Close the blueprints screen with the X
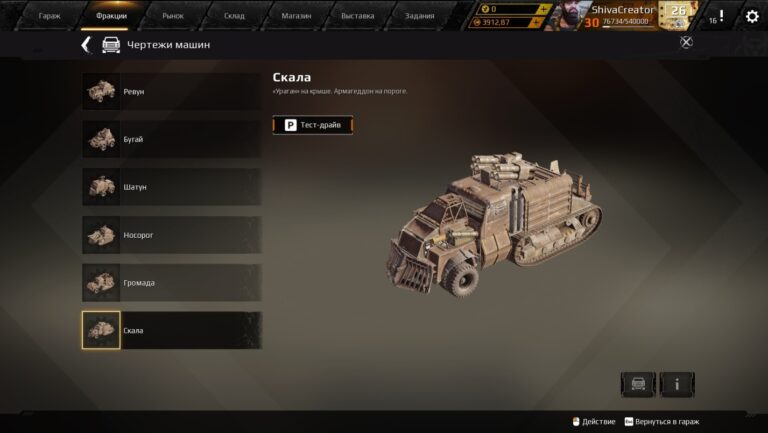 686,42
